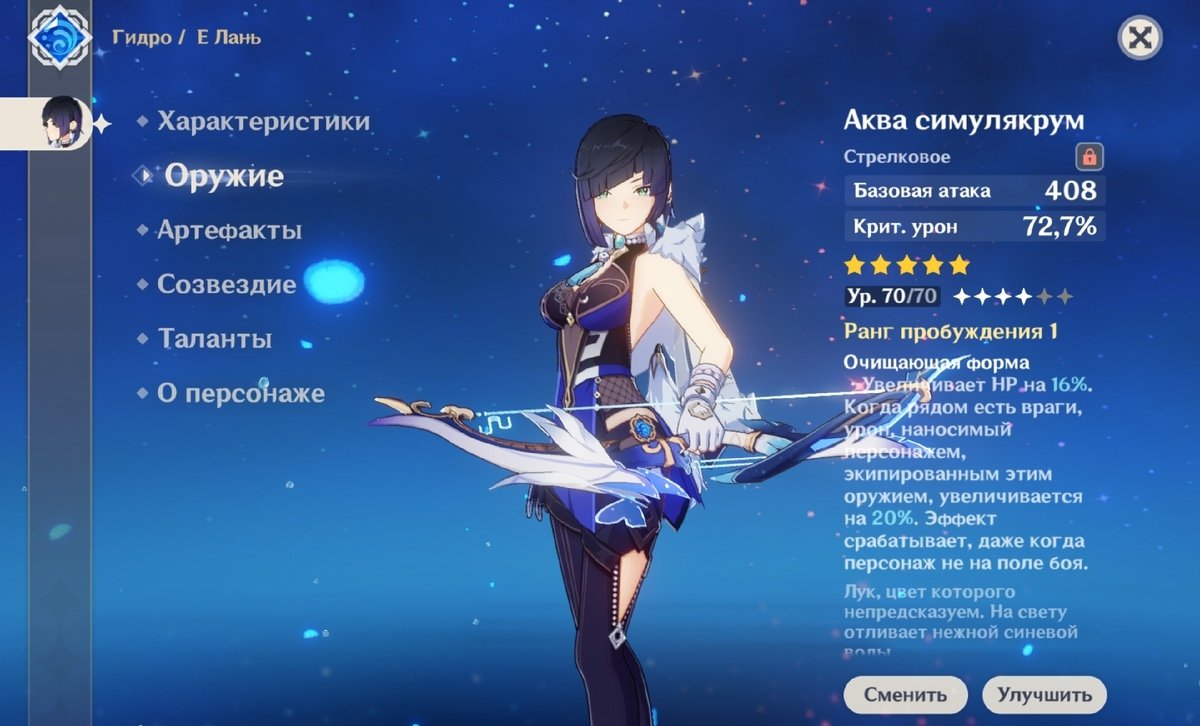Click the Hydro element emblem

pyautogui.click(x=59, y=38)
